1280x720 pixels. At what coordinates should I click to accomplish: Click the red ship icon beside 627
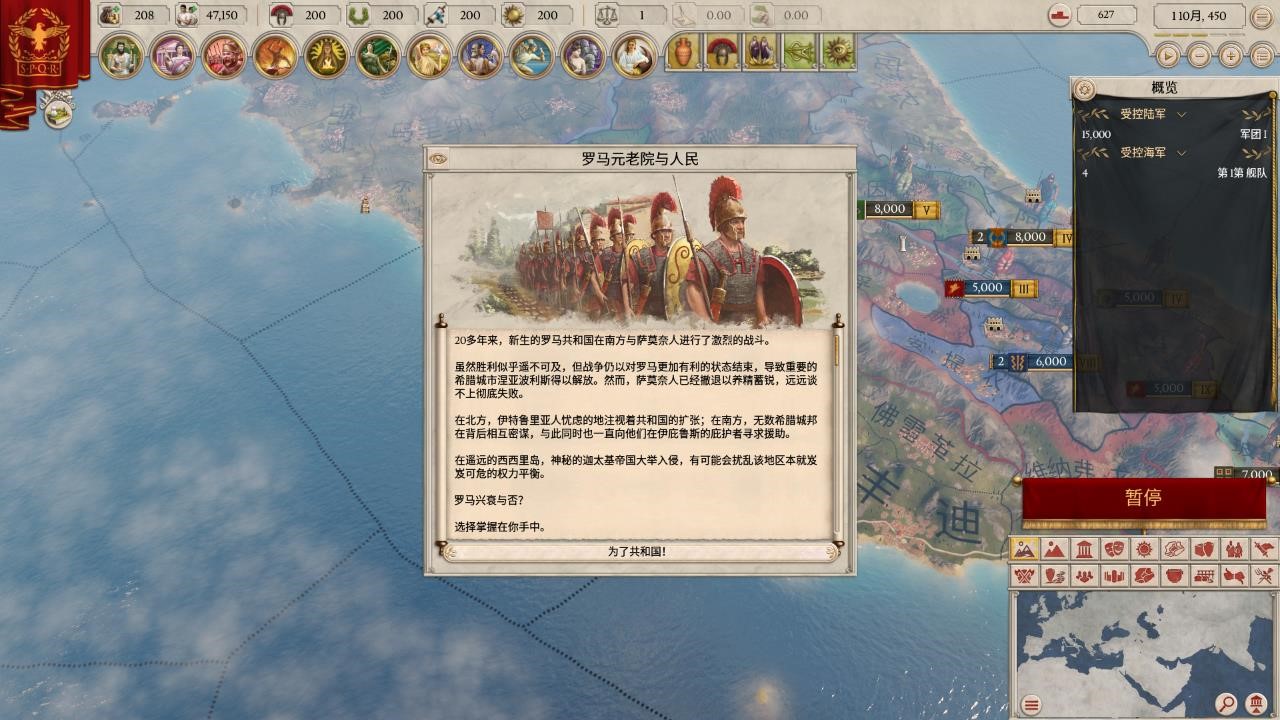pos(1061,16)
